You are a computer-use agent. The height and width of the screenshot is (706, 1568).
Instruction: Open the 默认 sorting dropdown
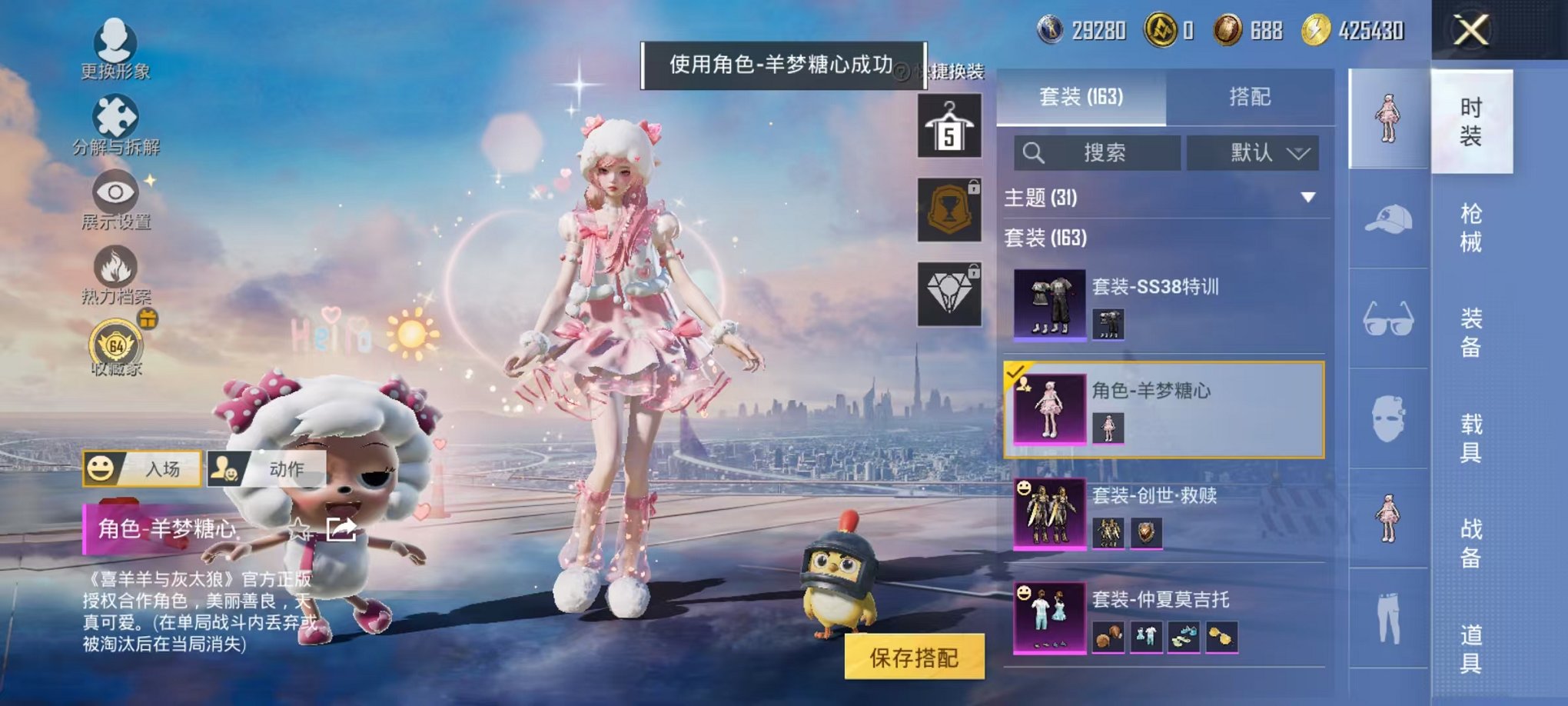(x=1253, y=152)
